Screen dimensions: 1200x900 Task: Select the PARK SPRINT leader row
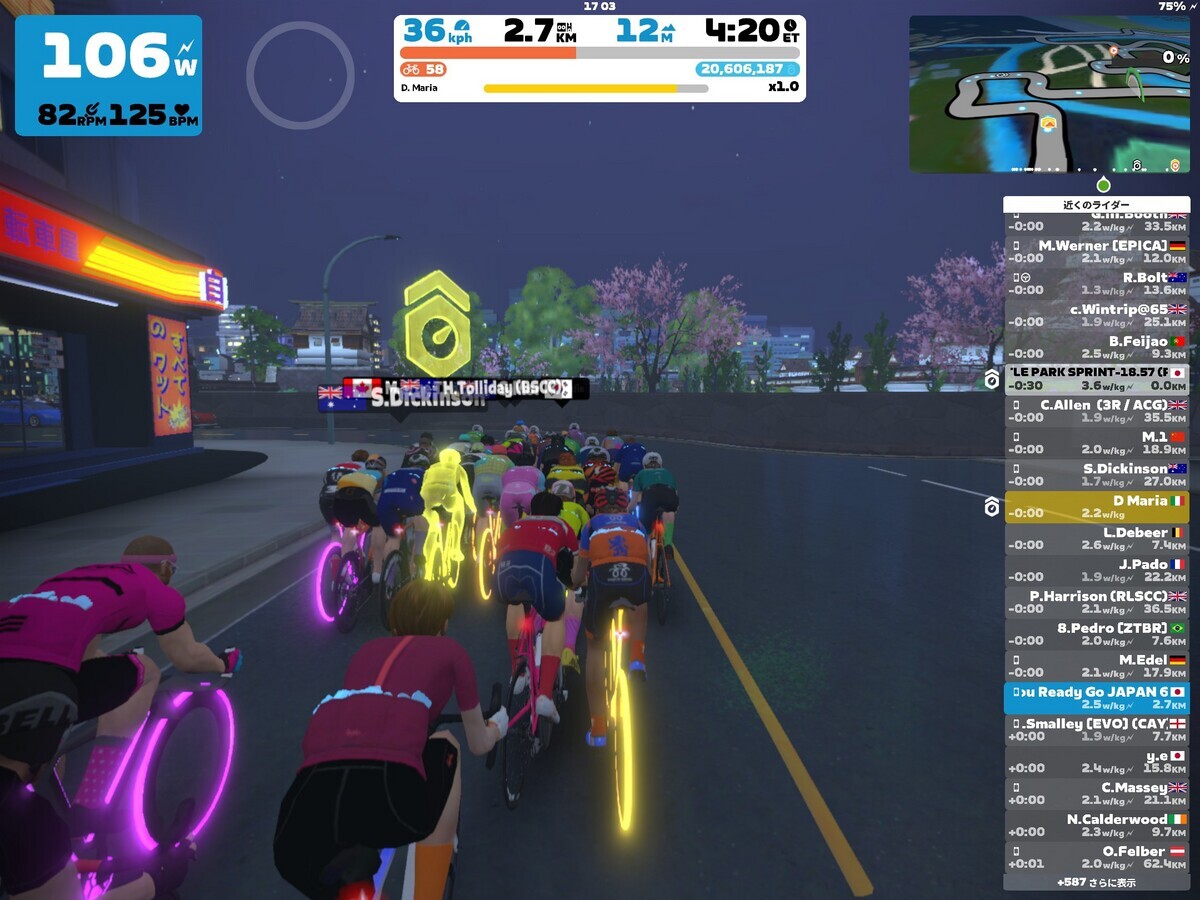tap(1096, 379)
